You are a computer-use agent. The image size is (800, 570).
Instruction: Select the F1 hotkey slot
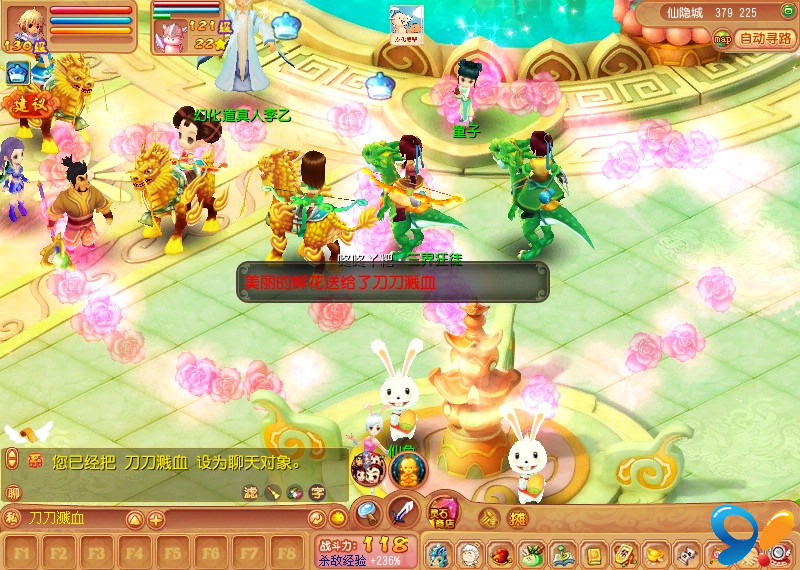coord(24,551)
